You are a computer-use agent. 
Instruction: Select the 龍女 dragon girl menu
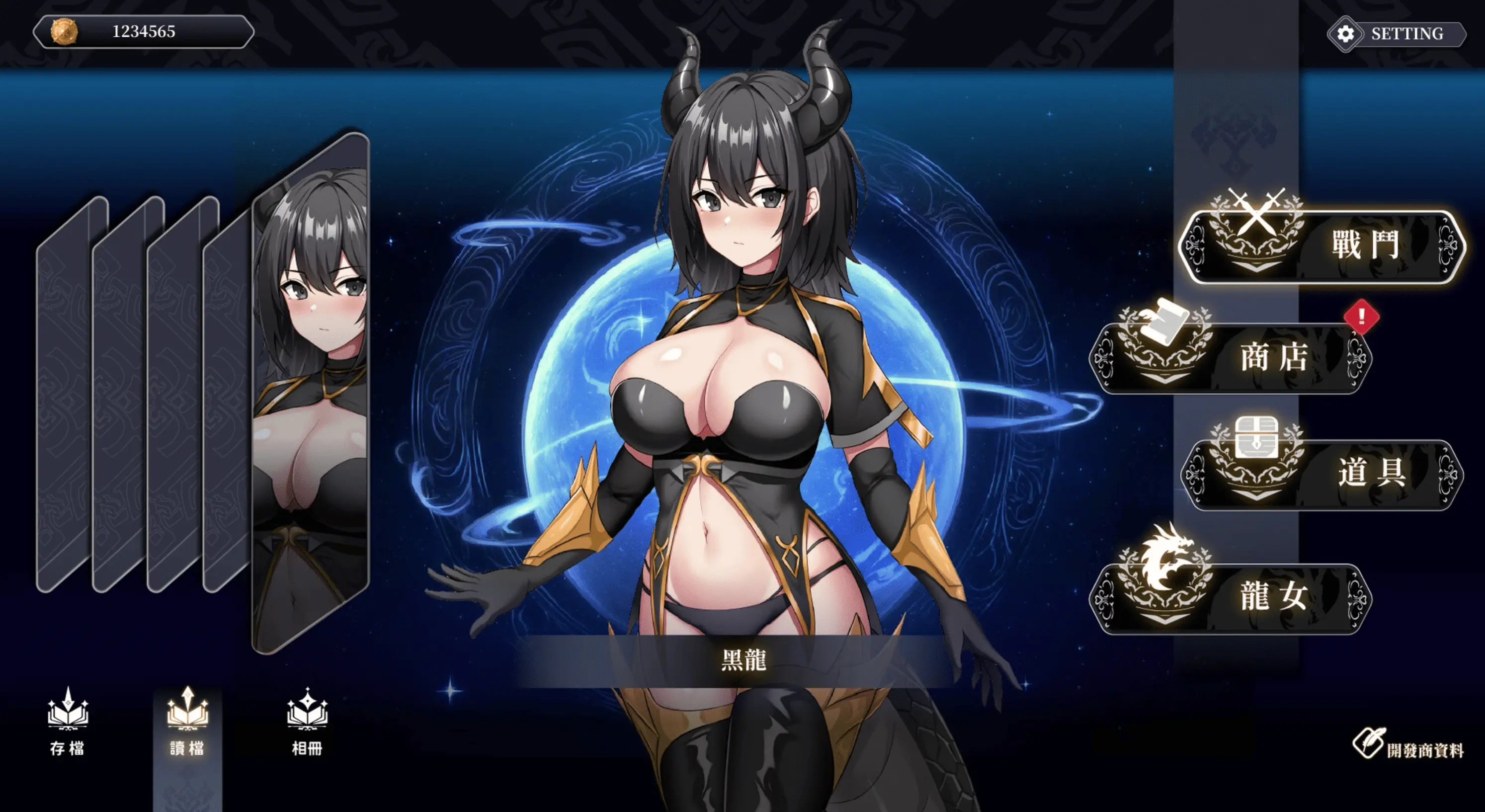[x=1230, y=597]
